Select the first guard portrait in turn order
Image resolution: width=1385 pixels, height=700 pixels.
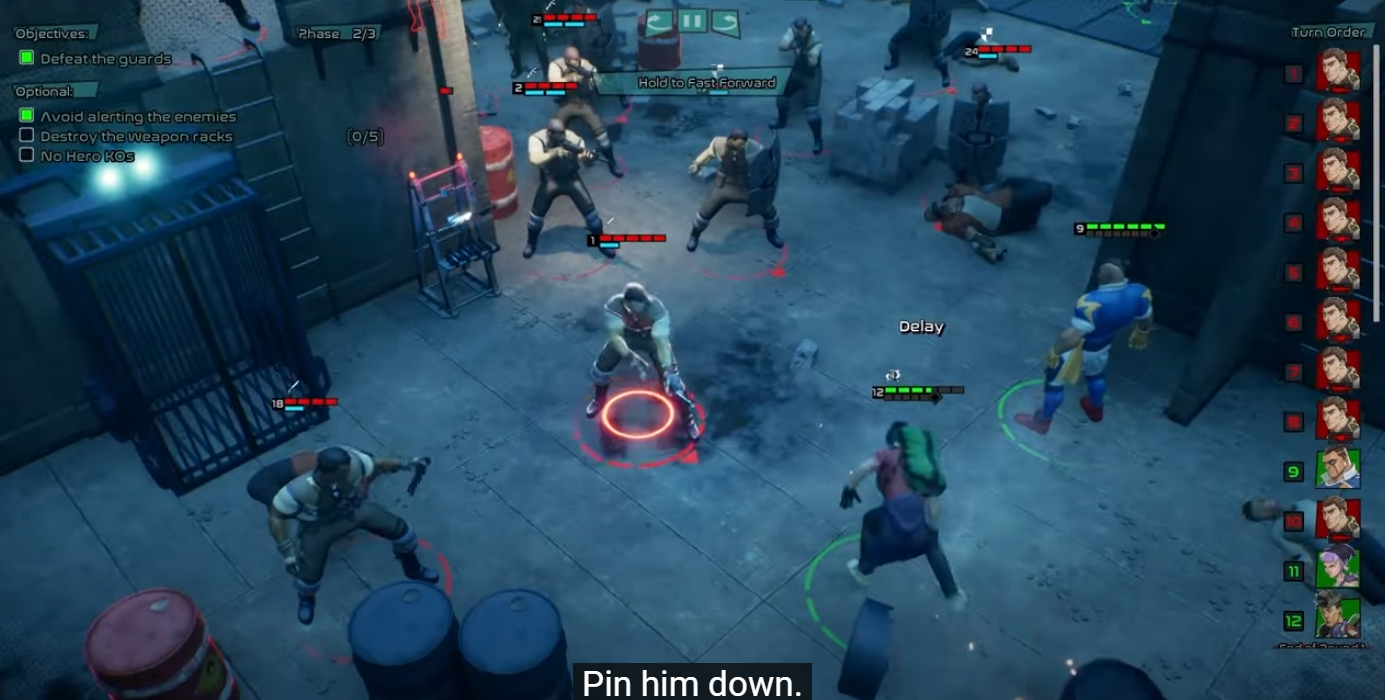[x=1337, y=71]
